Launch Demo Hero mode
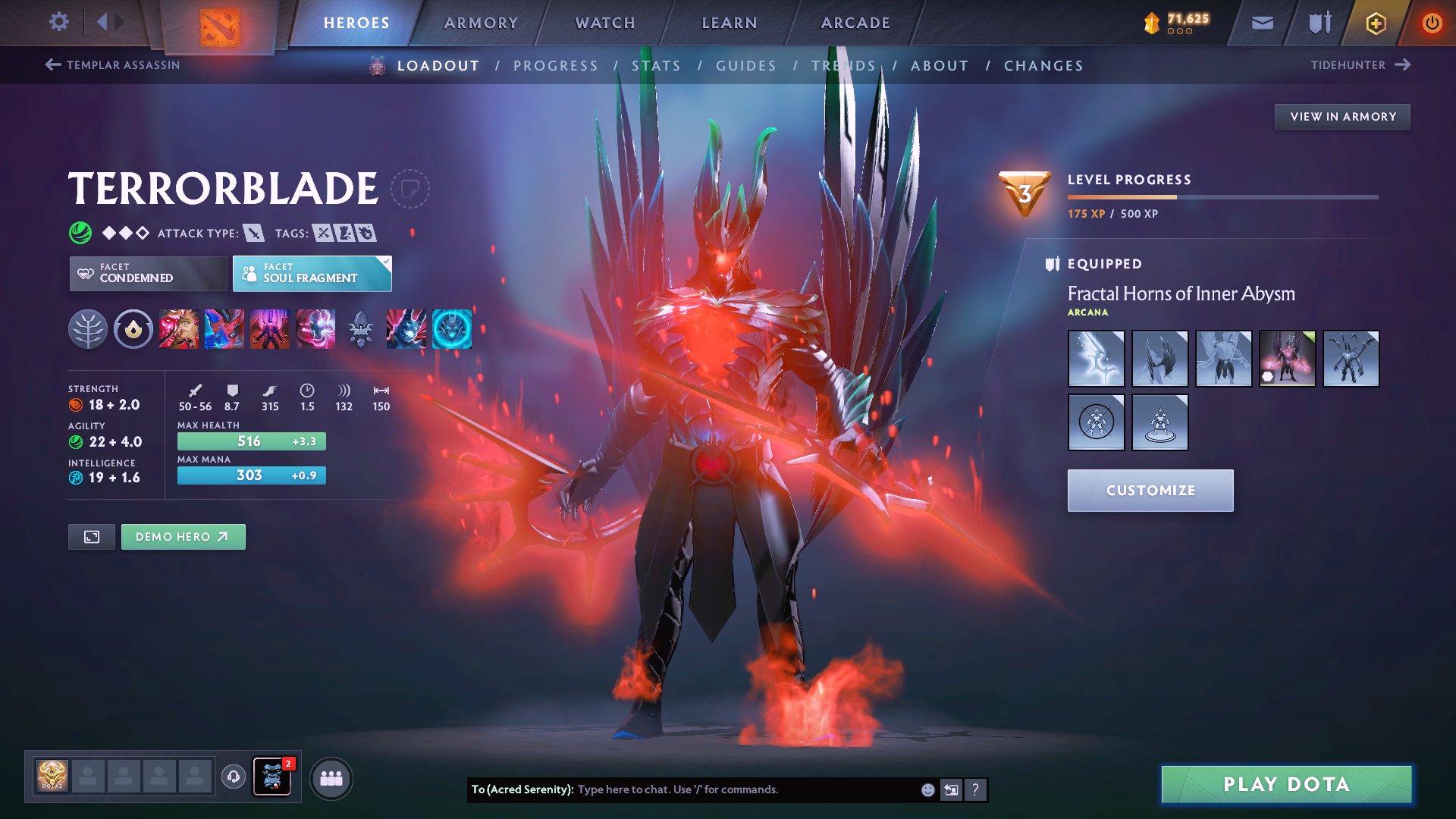 tap(183, 537)
